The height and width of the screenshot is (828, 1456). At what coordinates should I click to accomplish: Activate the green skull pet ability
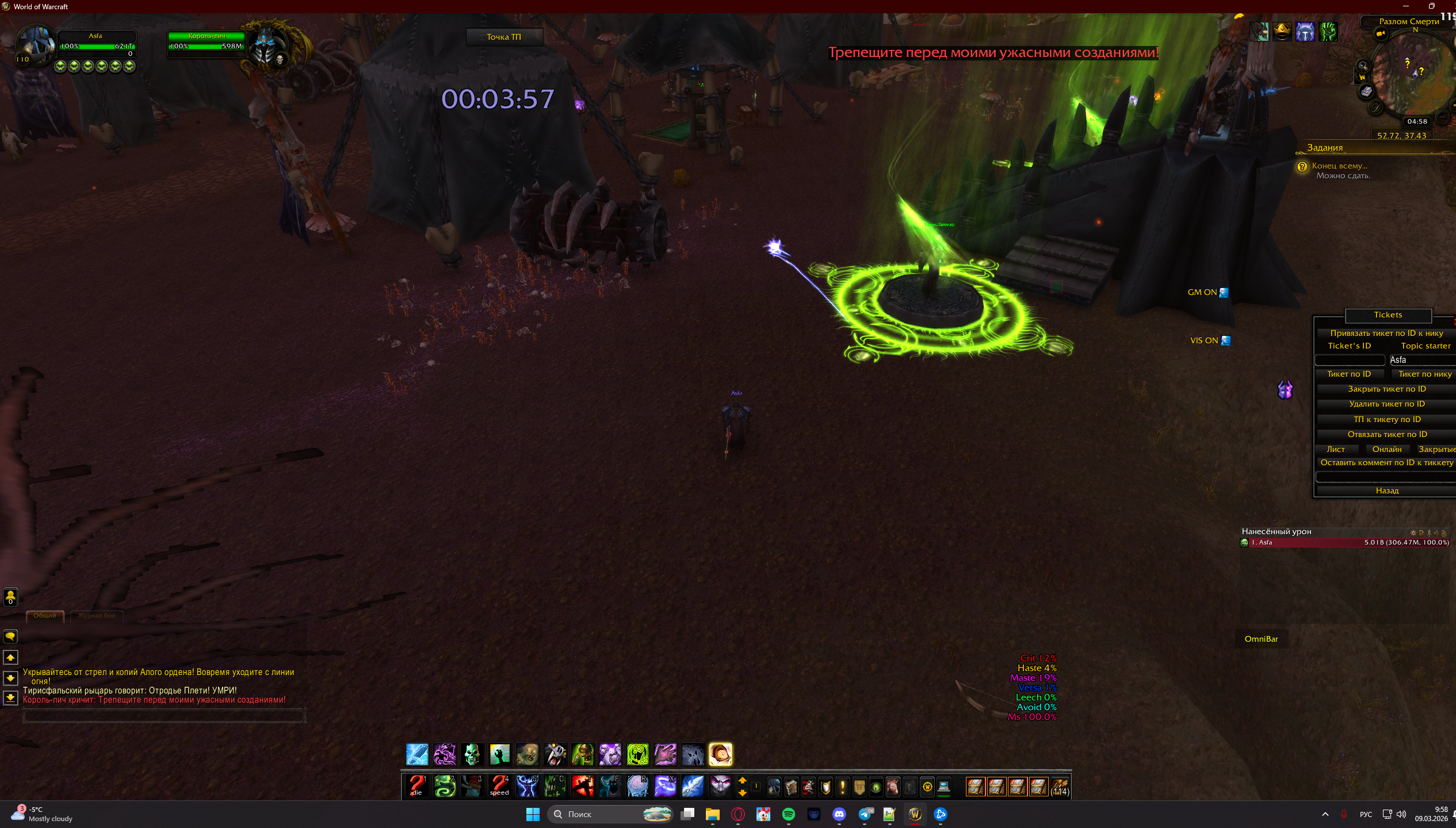(472, 754)
